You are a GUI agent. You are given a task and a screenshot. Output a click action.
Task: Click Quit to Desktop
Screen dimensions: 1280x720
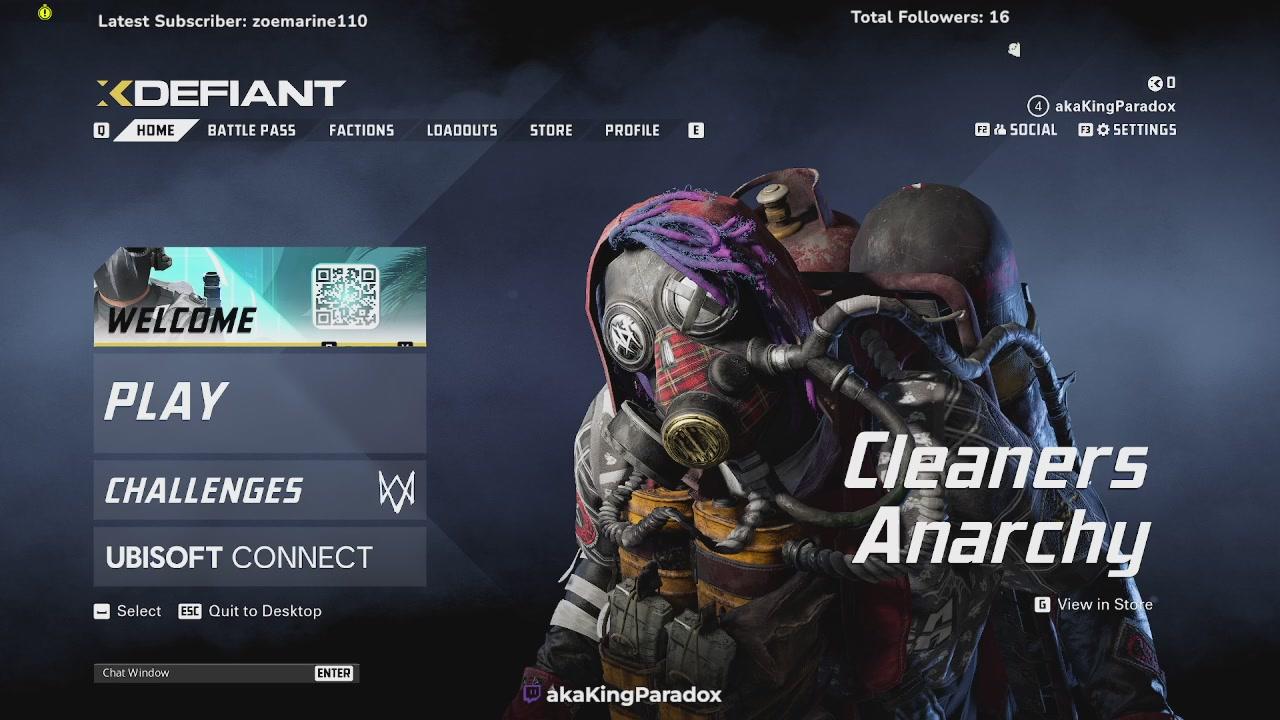point(265,611)
